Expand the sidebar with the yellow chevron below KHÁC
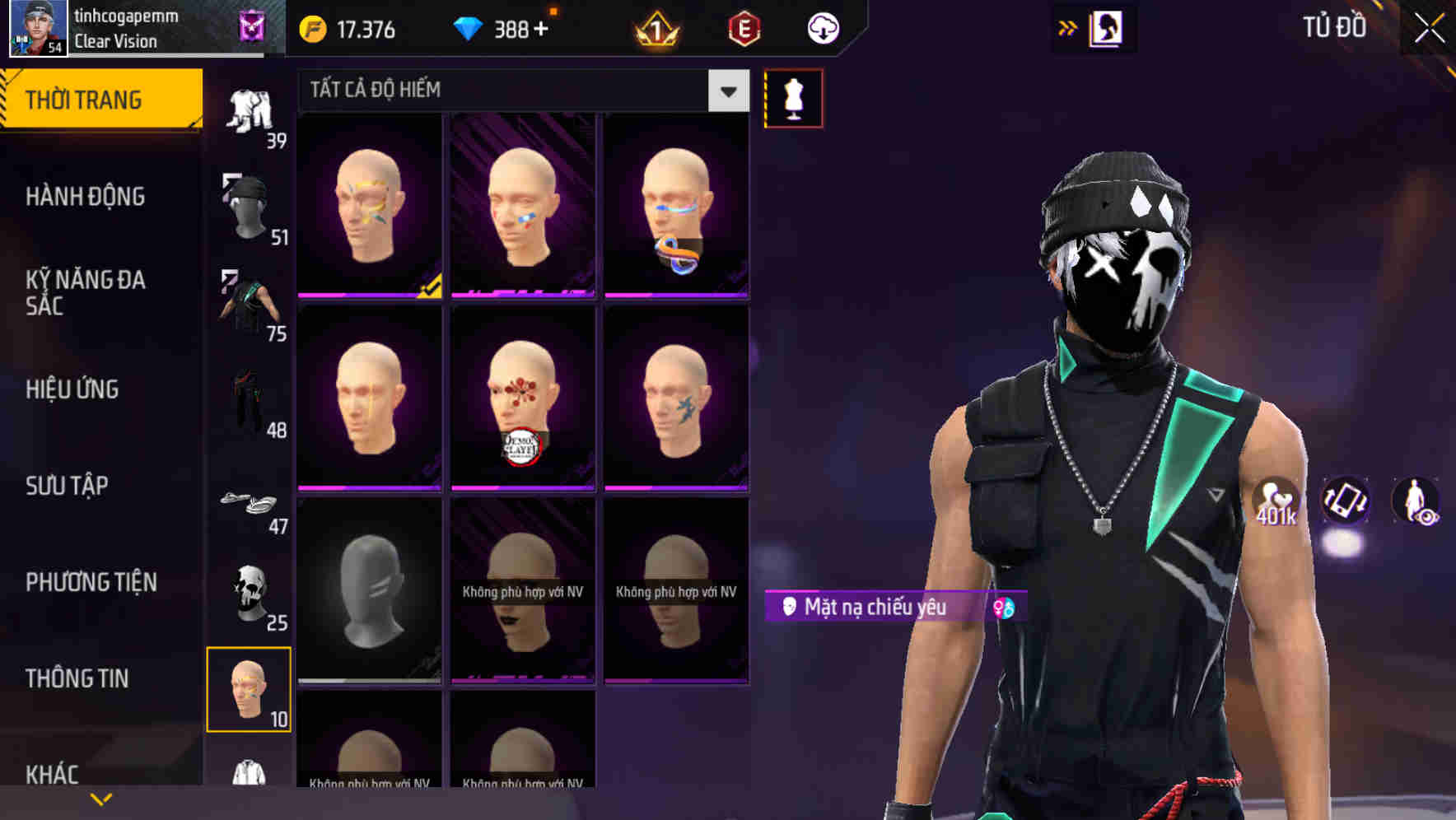This screenshot has height=820, width=1456. coord(100,799)
